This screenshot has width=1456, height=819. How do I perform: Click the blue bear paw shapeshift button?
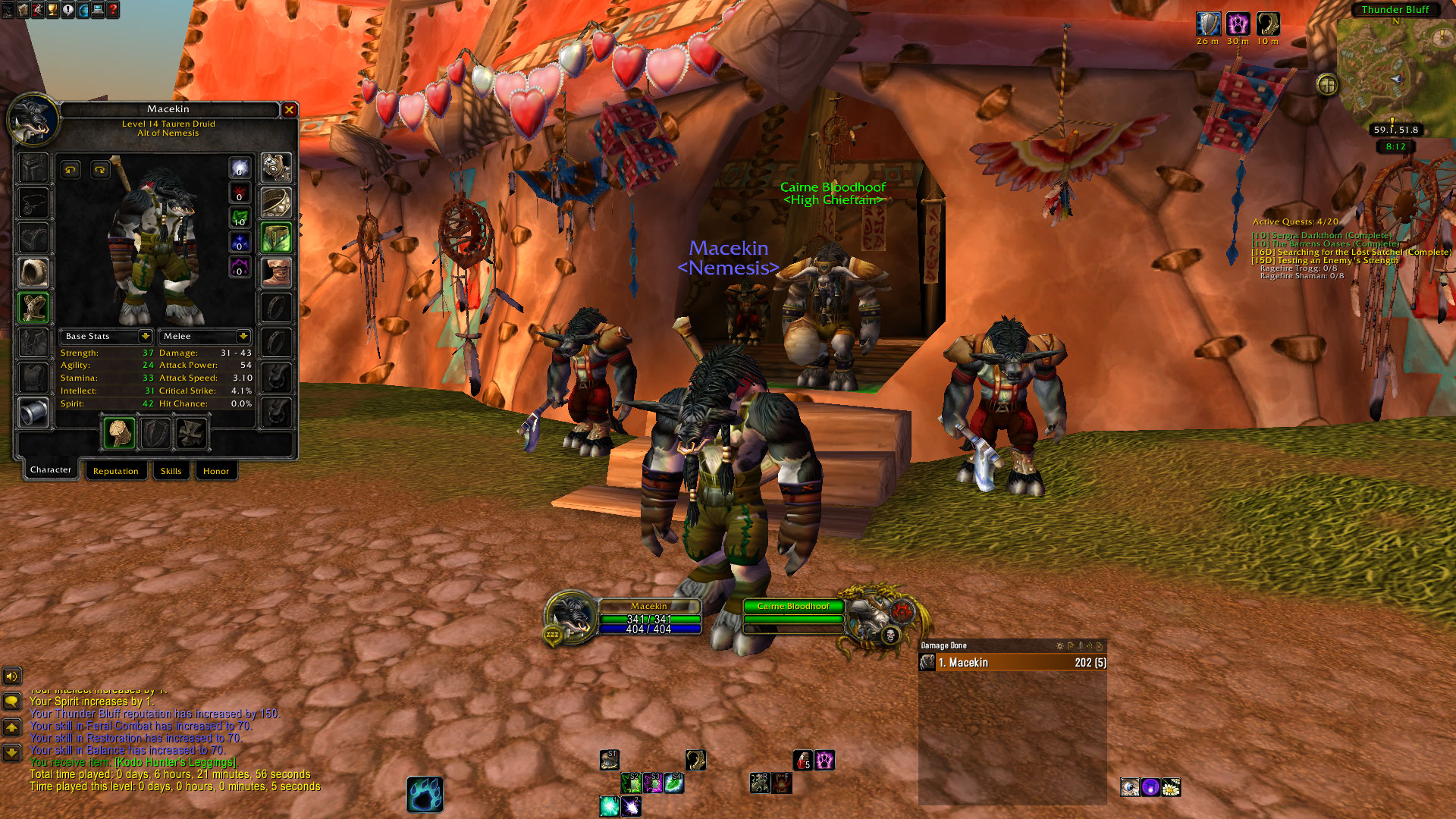[425, 794]
